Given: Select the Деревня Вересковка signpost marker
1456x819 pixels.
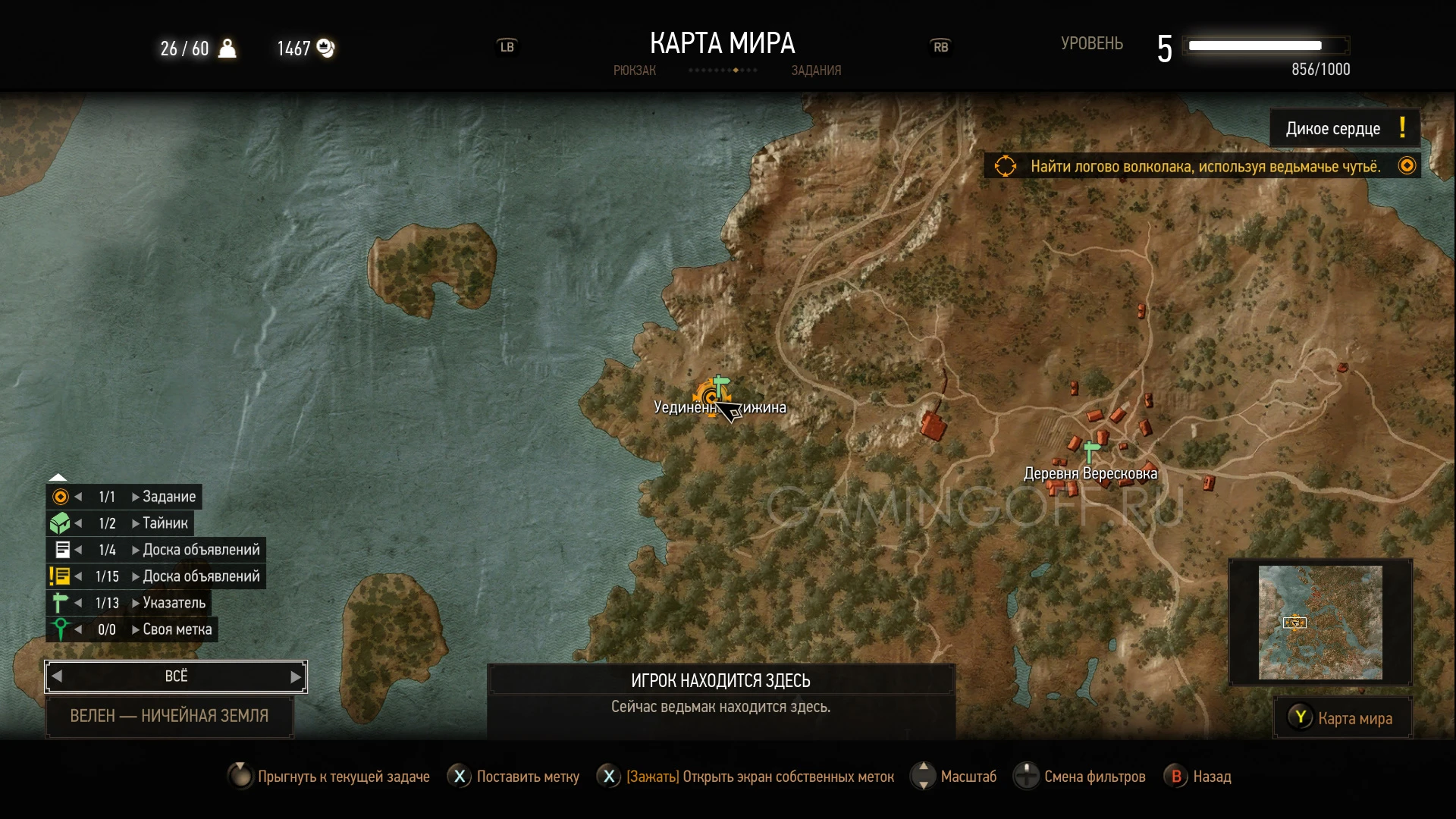Looking at the screenshot, I should 1091,452.
